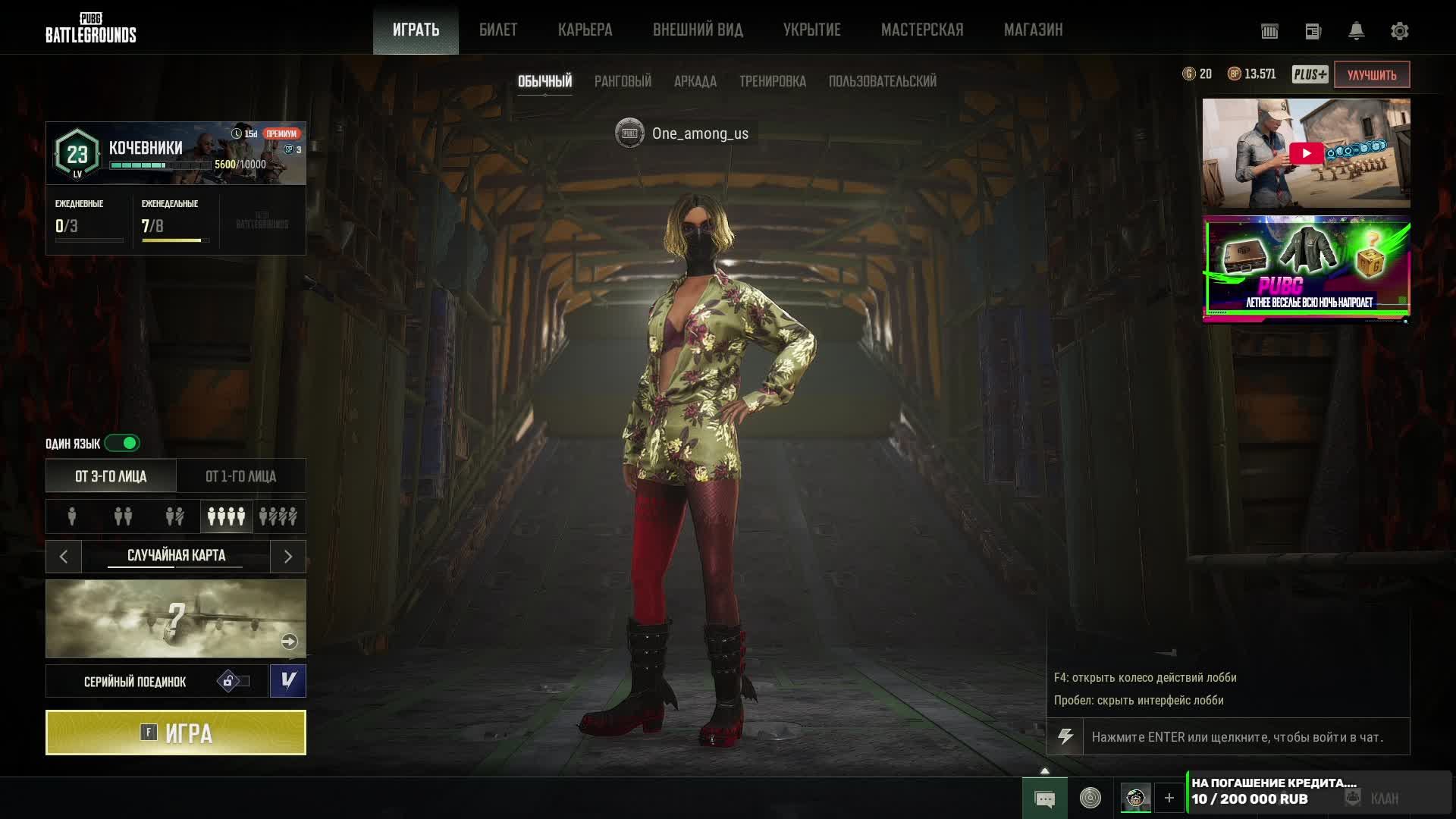This screenshot has width=1456, height=819.
Task: Select the РАНГОВЫЙ ranked mode
Action: point(623,81)
